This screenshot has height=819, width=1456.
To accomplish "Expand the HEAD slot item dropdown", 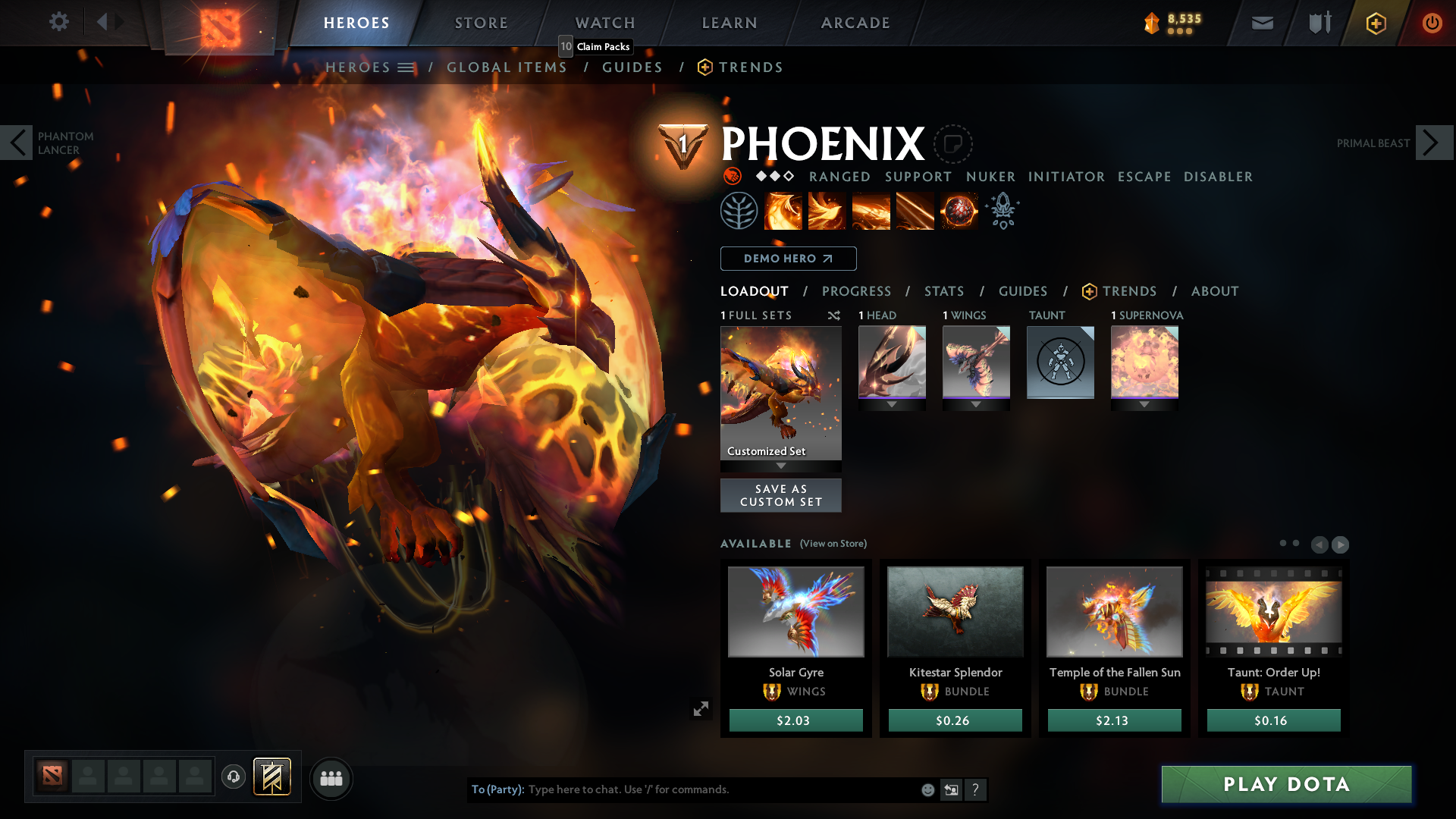I will click(x=892, y=404).
